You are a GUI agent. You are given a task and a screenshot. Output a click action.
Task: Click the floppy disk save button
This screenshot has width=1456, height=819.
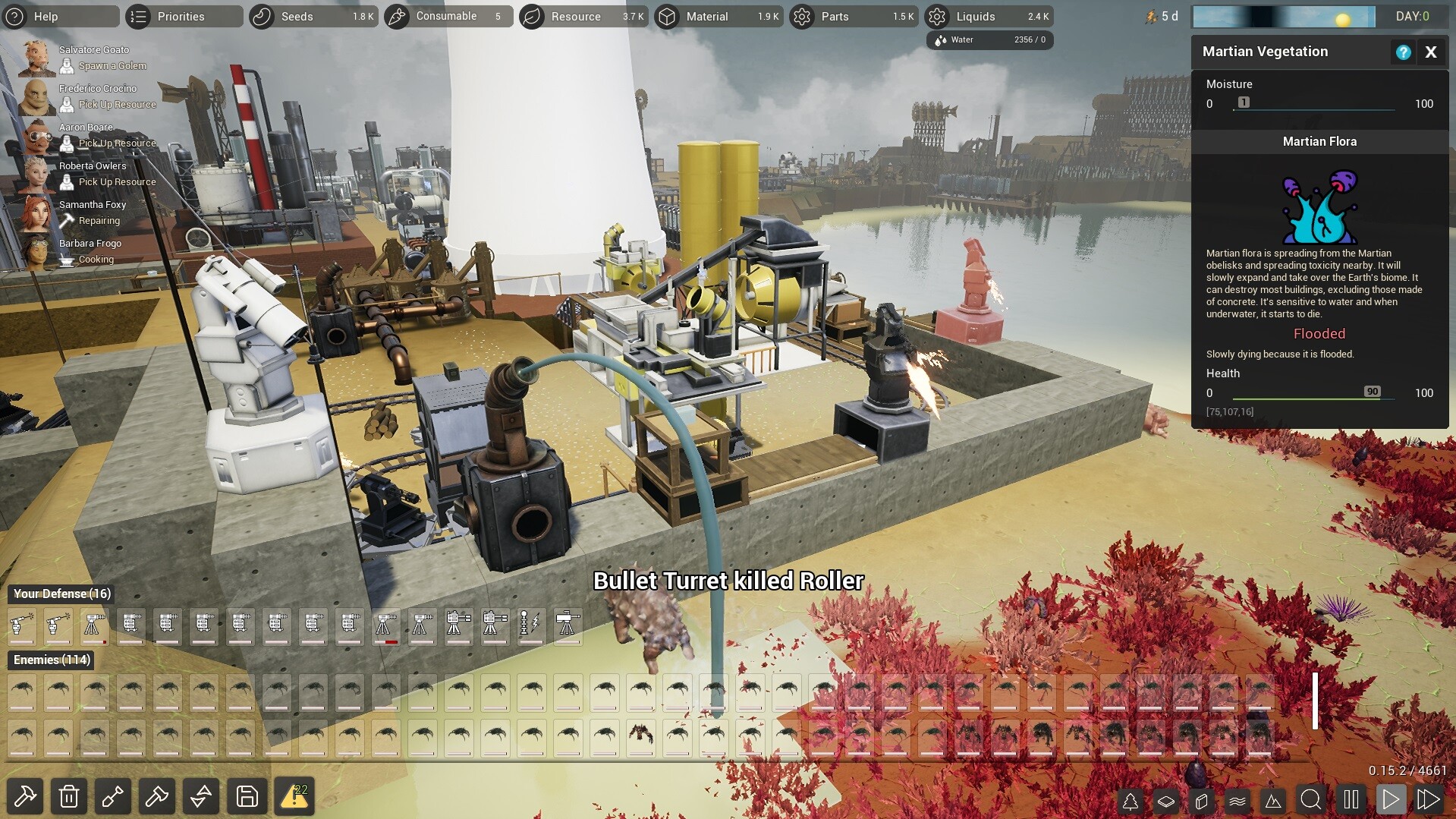pyautogui.click(x=247, y=796)
